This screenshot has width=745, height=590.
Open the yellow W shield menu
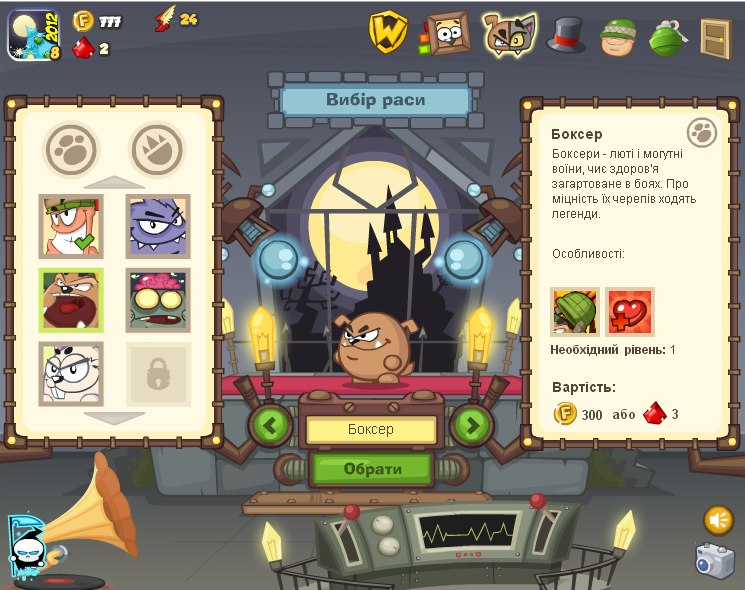coord(387,32)
